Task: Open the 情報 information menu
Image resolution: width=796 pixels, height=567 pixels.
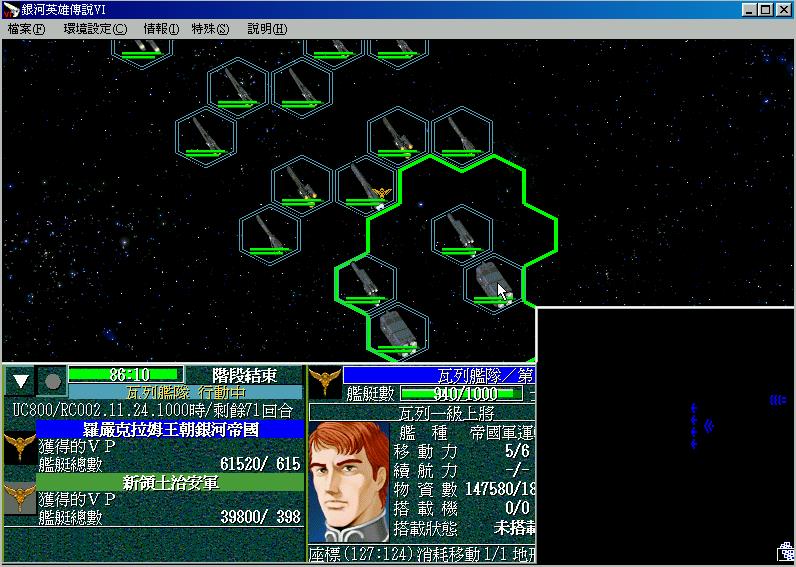Action: click(160, 29)
